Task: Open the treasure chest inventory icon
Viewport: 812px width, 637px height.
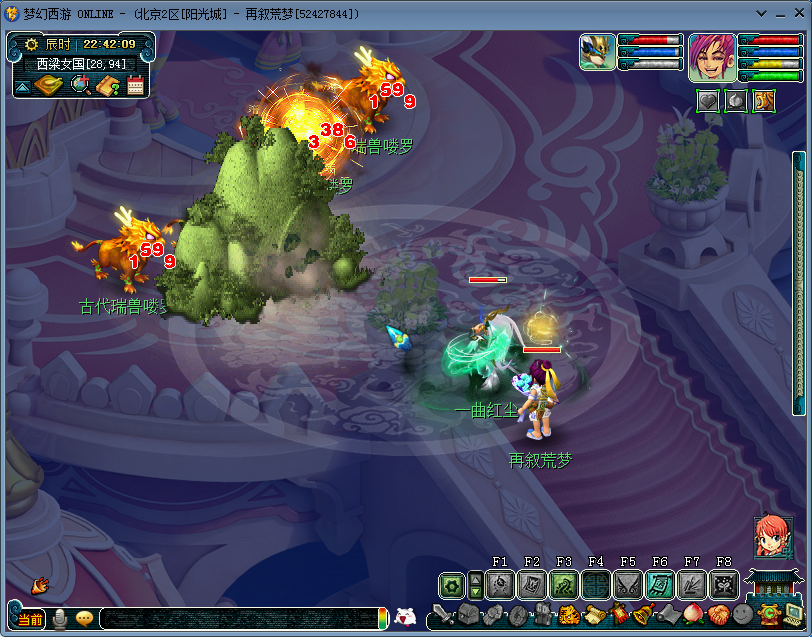Action: [x=468, y=615]
